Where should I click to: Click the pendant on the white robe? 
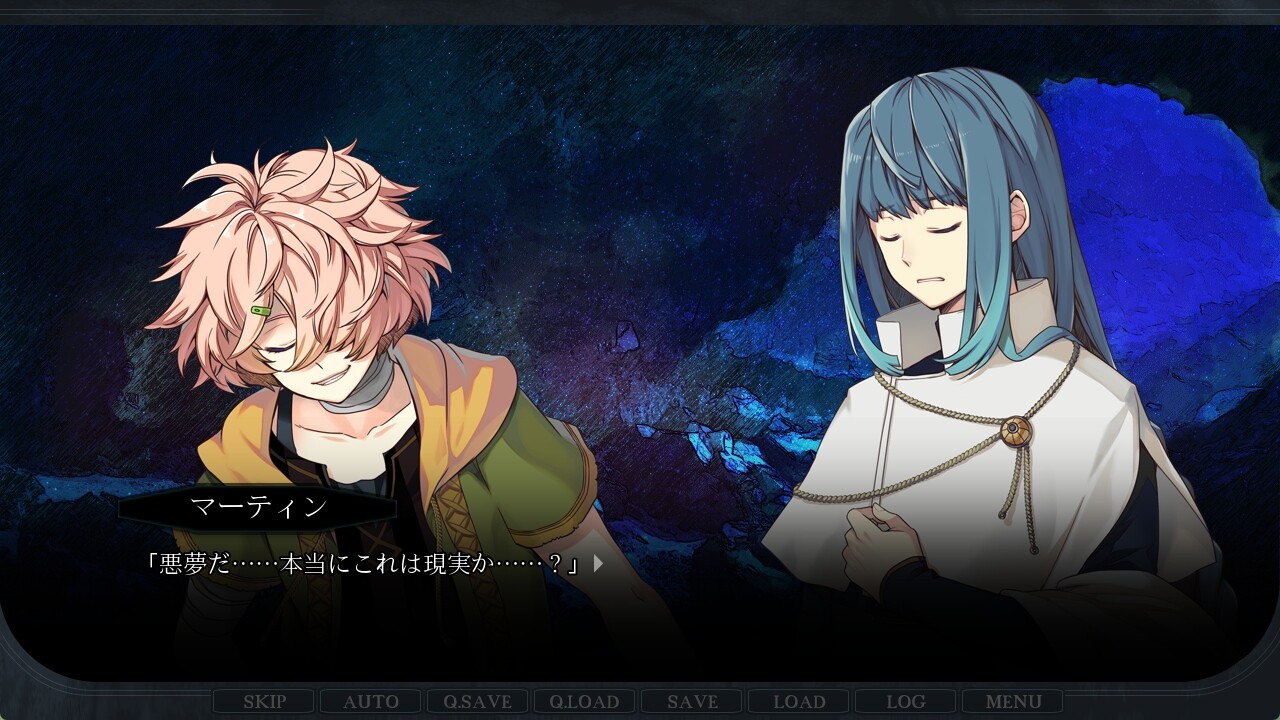(1018, 432)
